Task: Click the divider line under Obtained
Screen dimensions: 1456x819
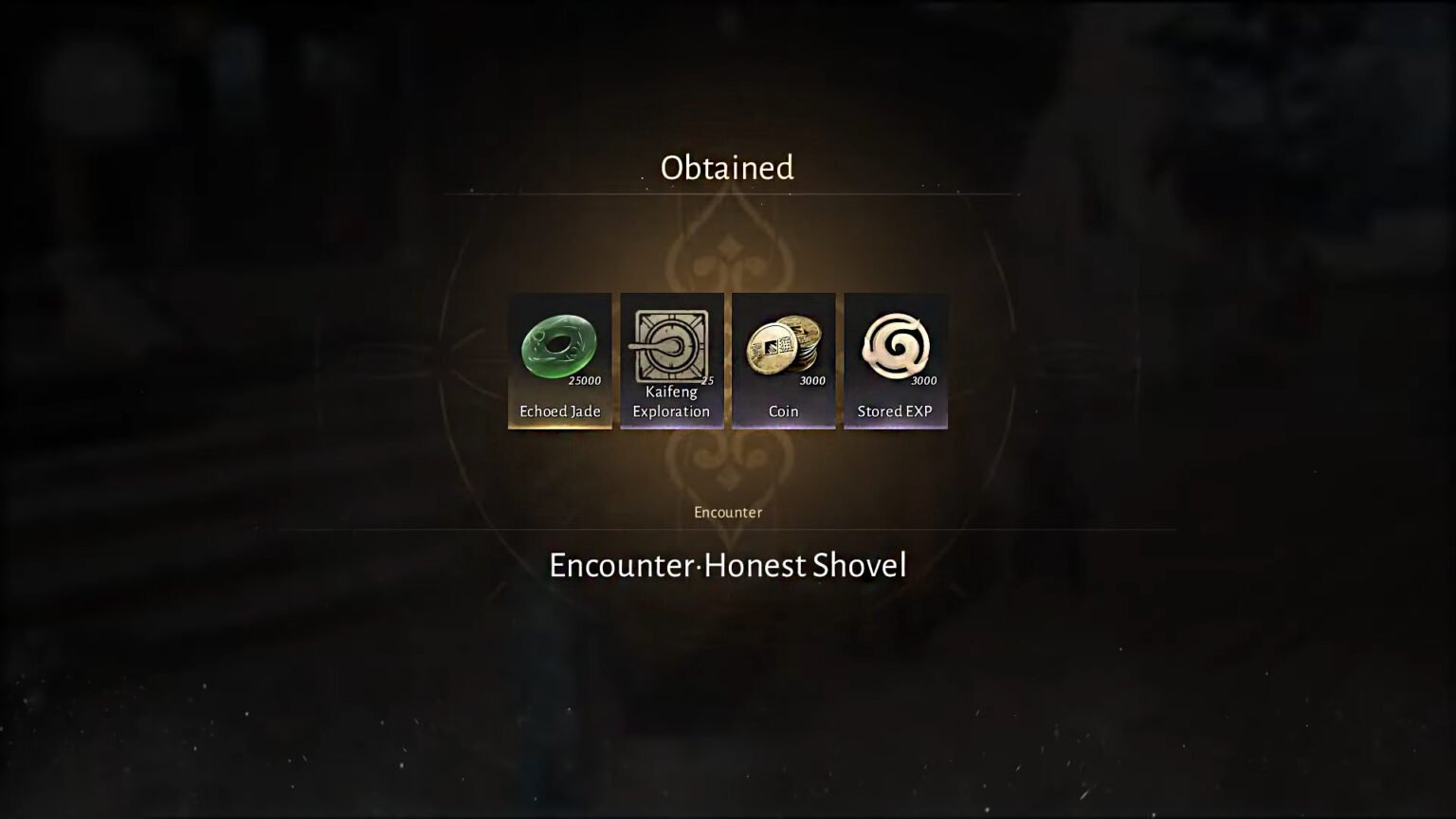Action: (727, 191)
